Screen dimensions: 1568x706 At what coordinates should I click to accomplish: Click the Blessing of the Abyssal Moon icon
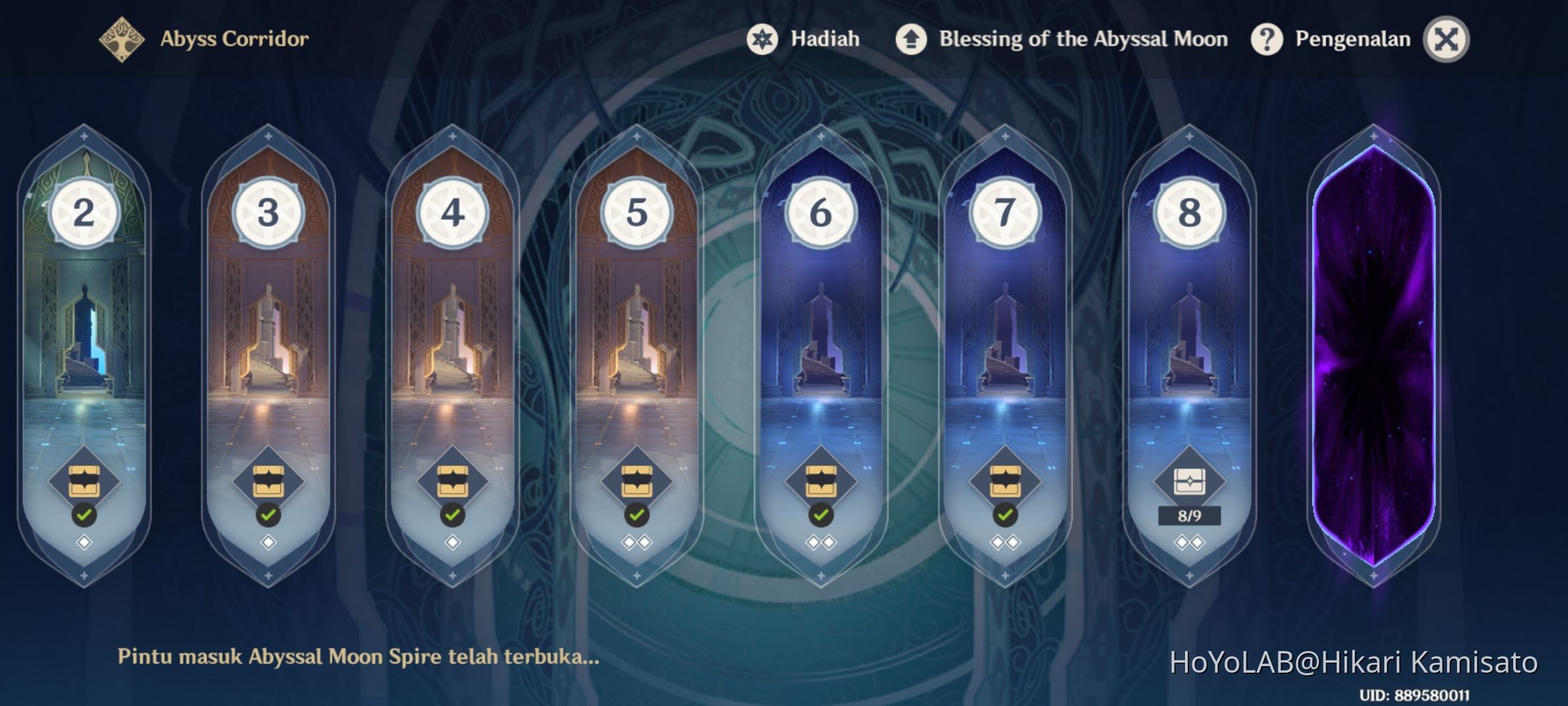point(911,39)
